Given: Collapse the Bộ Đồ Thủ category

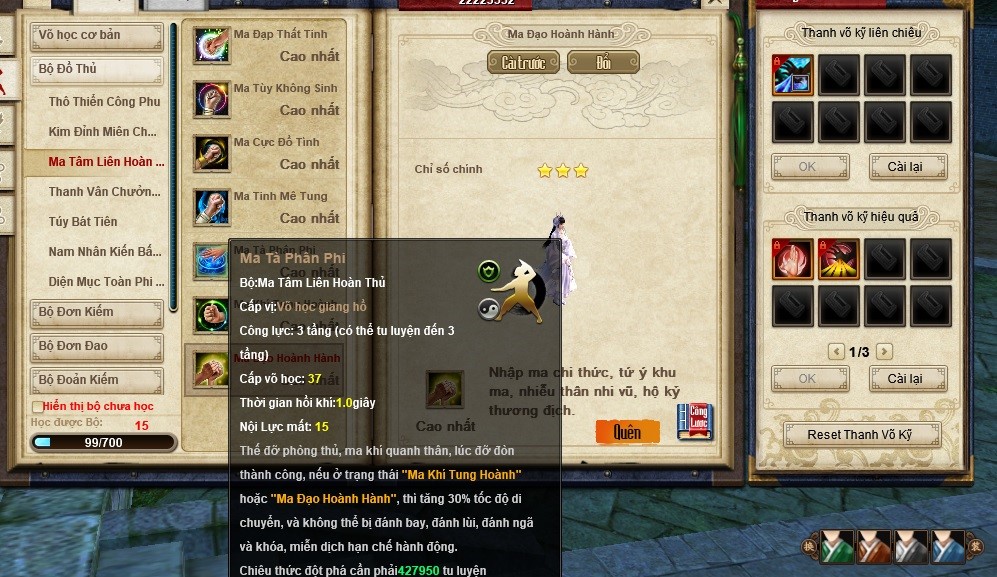Looking at the screenshot, I should click(x=98, y=70).
